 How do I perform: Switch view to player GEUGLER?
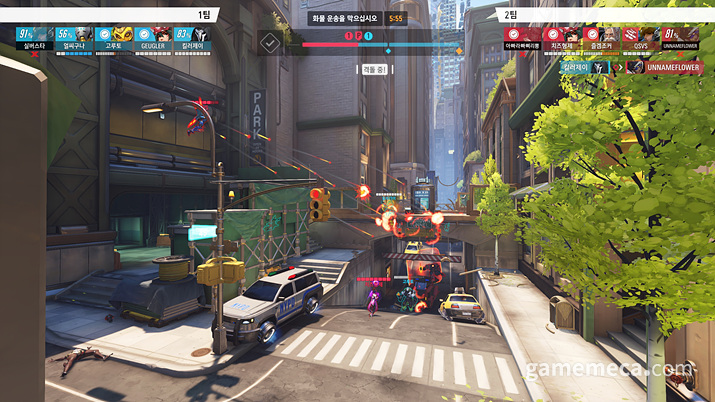click(x=153, y=37)
